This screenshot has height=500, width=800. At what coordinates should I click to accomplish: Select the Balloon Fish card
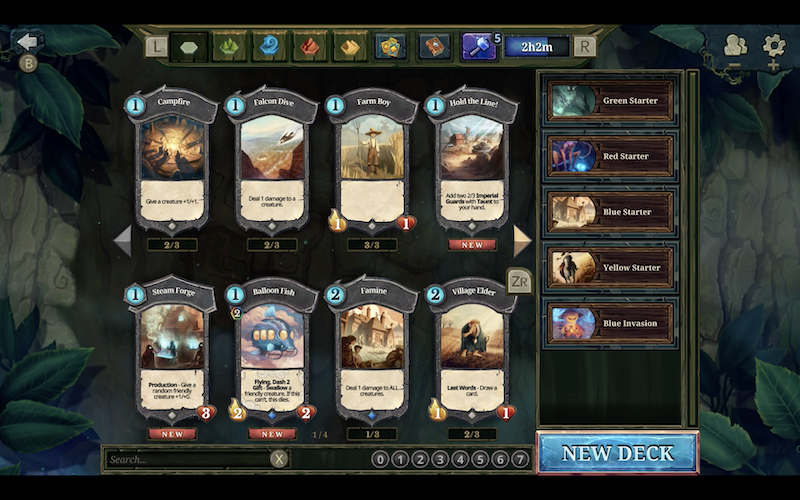[x=272, y=350]
